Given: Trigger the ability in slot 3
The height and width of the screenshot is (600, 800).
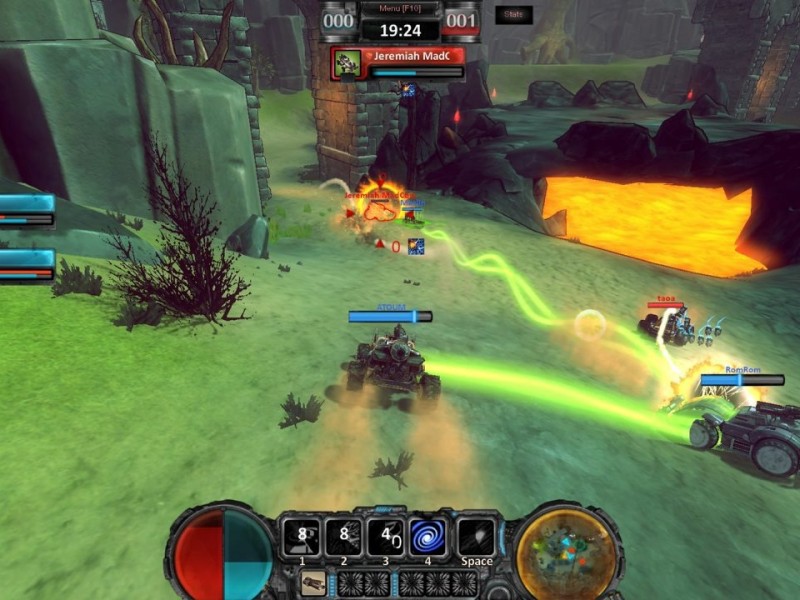Looking at the screenshot, I should [385, 537].
